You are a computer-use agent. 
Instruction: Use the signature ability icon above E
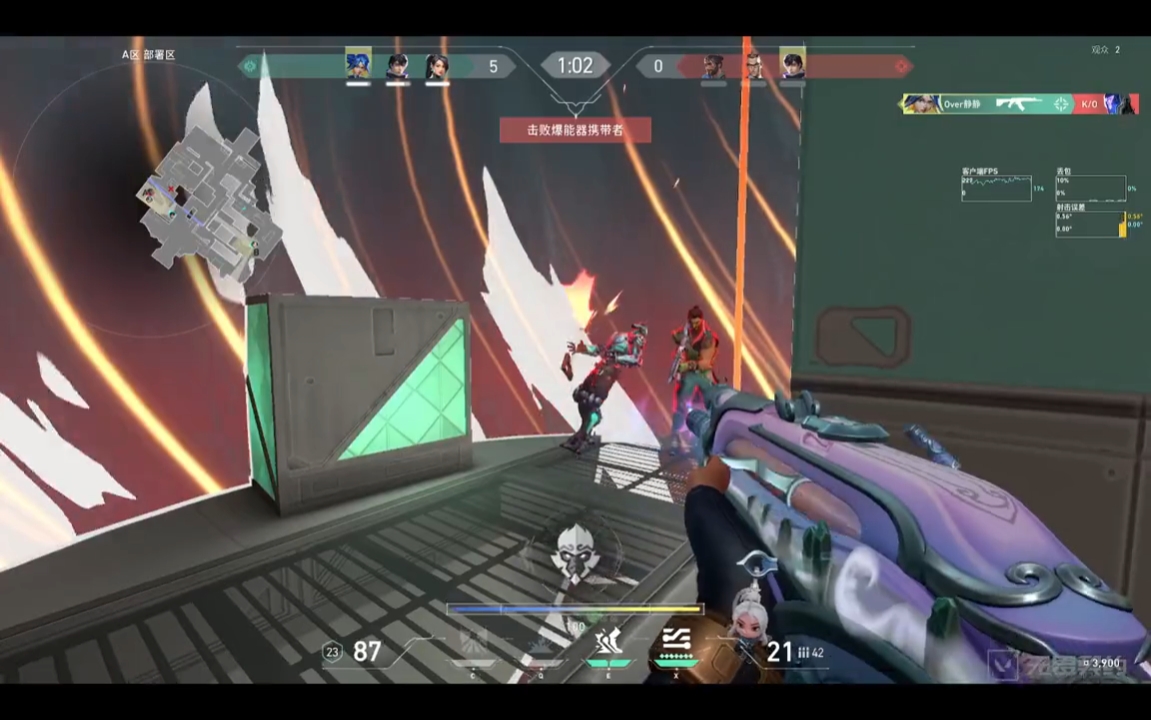(609, 642)
